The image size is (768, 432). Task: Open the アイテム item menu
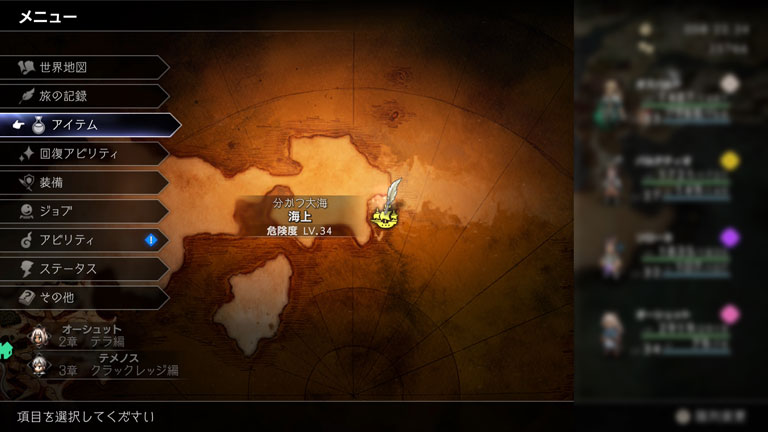point(90,125)
